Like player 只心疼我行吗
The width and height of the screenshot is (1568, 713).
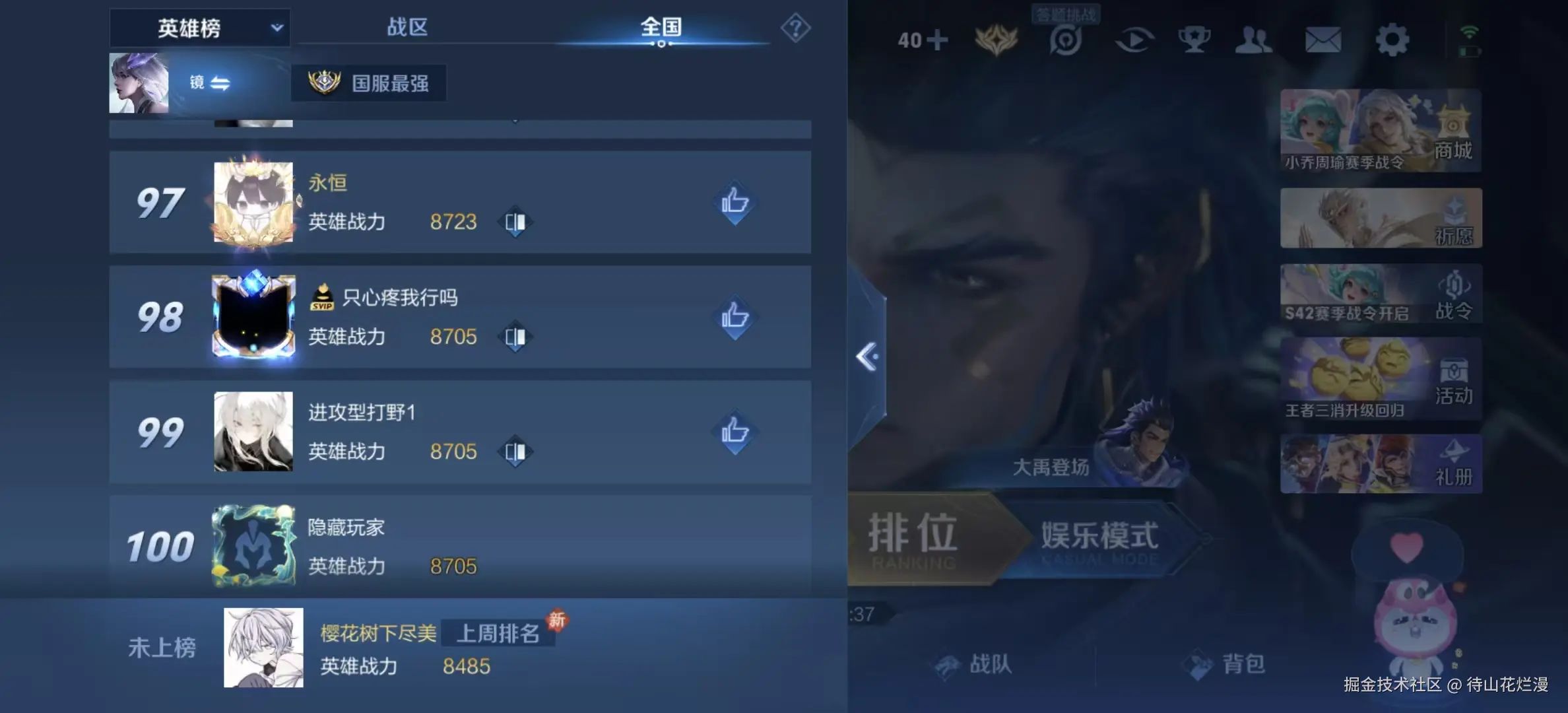point(734,317)
